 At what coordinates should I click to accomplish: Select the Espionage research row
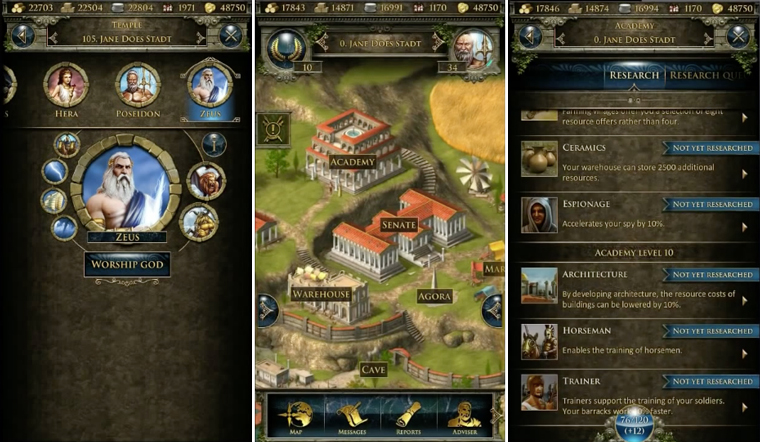637,214
